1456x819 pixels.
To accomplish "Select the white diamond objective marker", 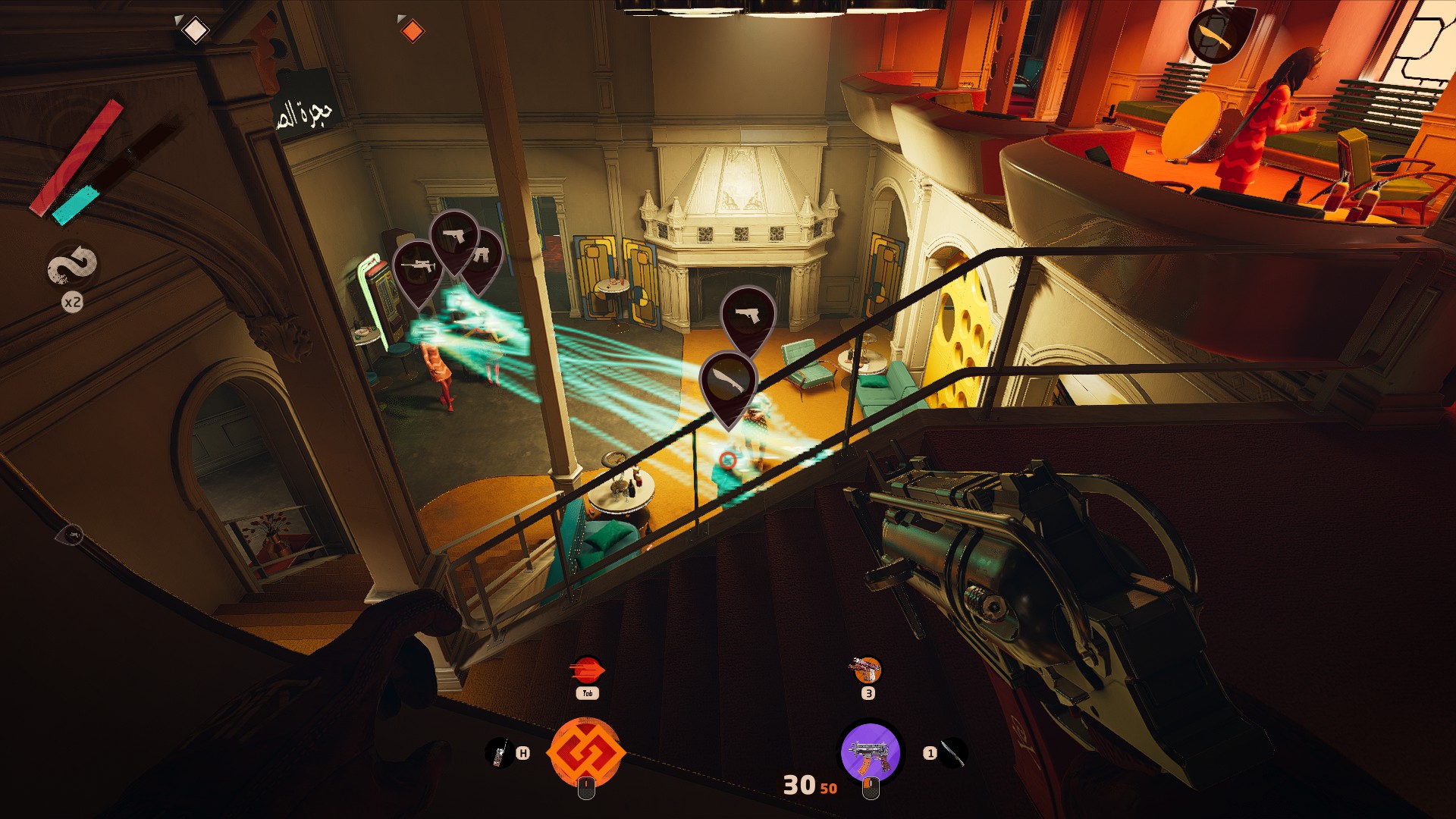I will coord(196,31).
